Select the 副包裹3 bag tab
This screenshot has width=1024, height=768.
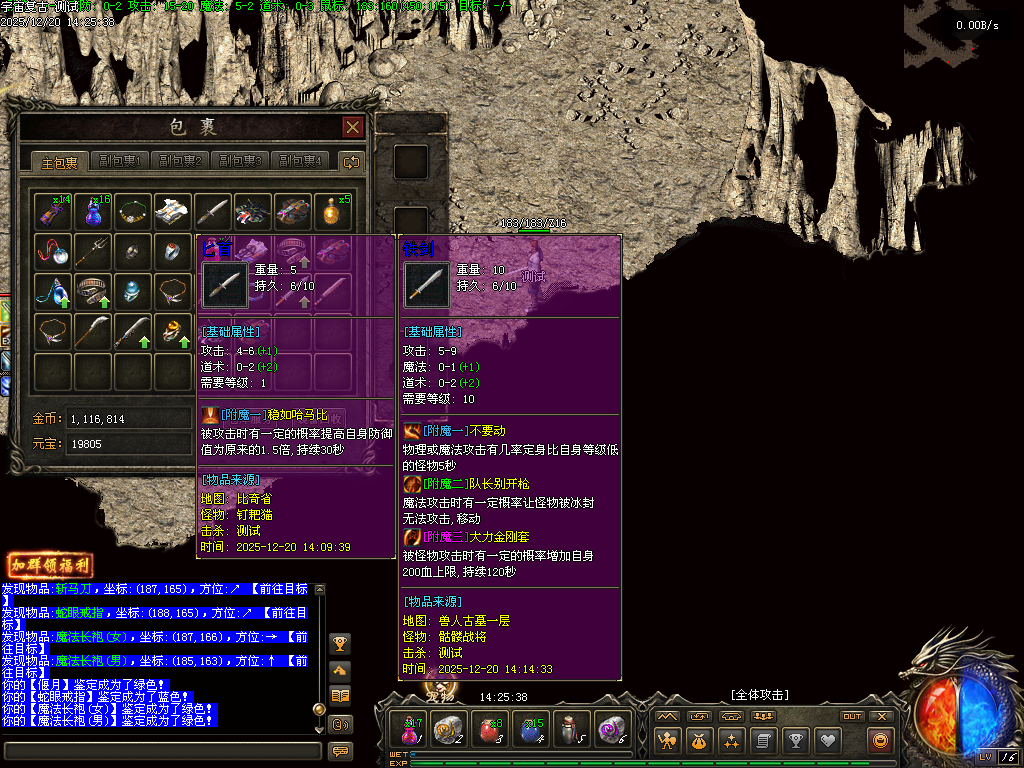pyautogui.click(x=241, y=161)
